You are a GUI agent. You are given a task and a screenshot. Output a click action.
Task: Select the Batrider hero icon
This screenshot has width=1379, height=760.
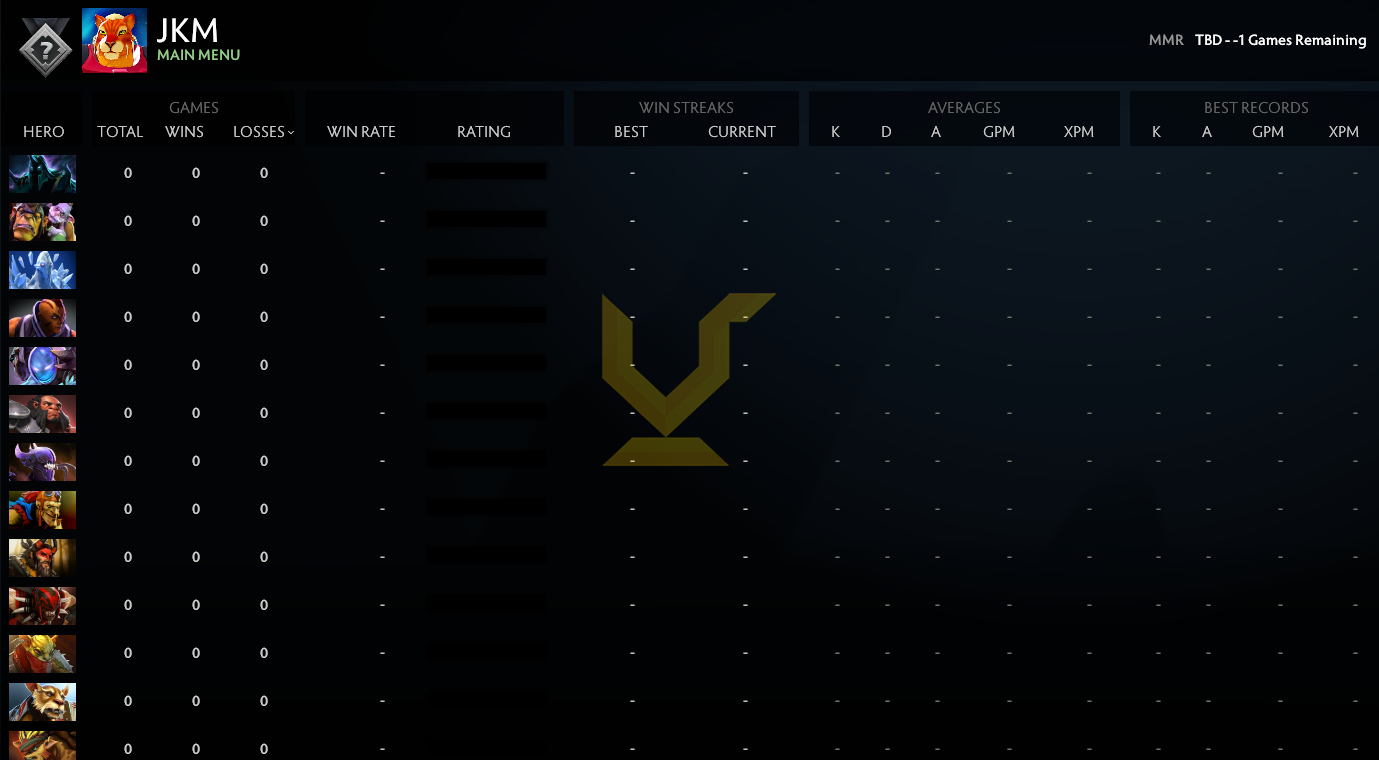[x=42, y=509]
